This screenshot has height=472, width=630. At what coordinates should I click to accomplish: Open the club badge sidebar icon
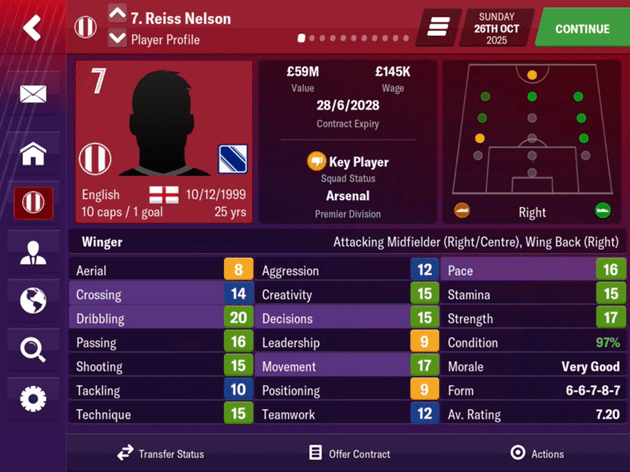[x=33, y=203]
